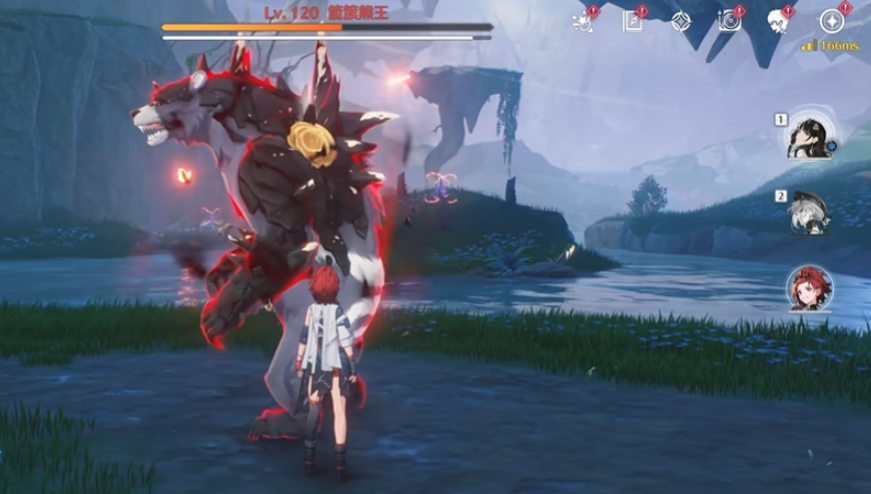This screenshot has width=871, height=494.
Task: Open the quest journal book icon
Action: (x=632, y=21)
